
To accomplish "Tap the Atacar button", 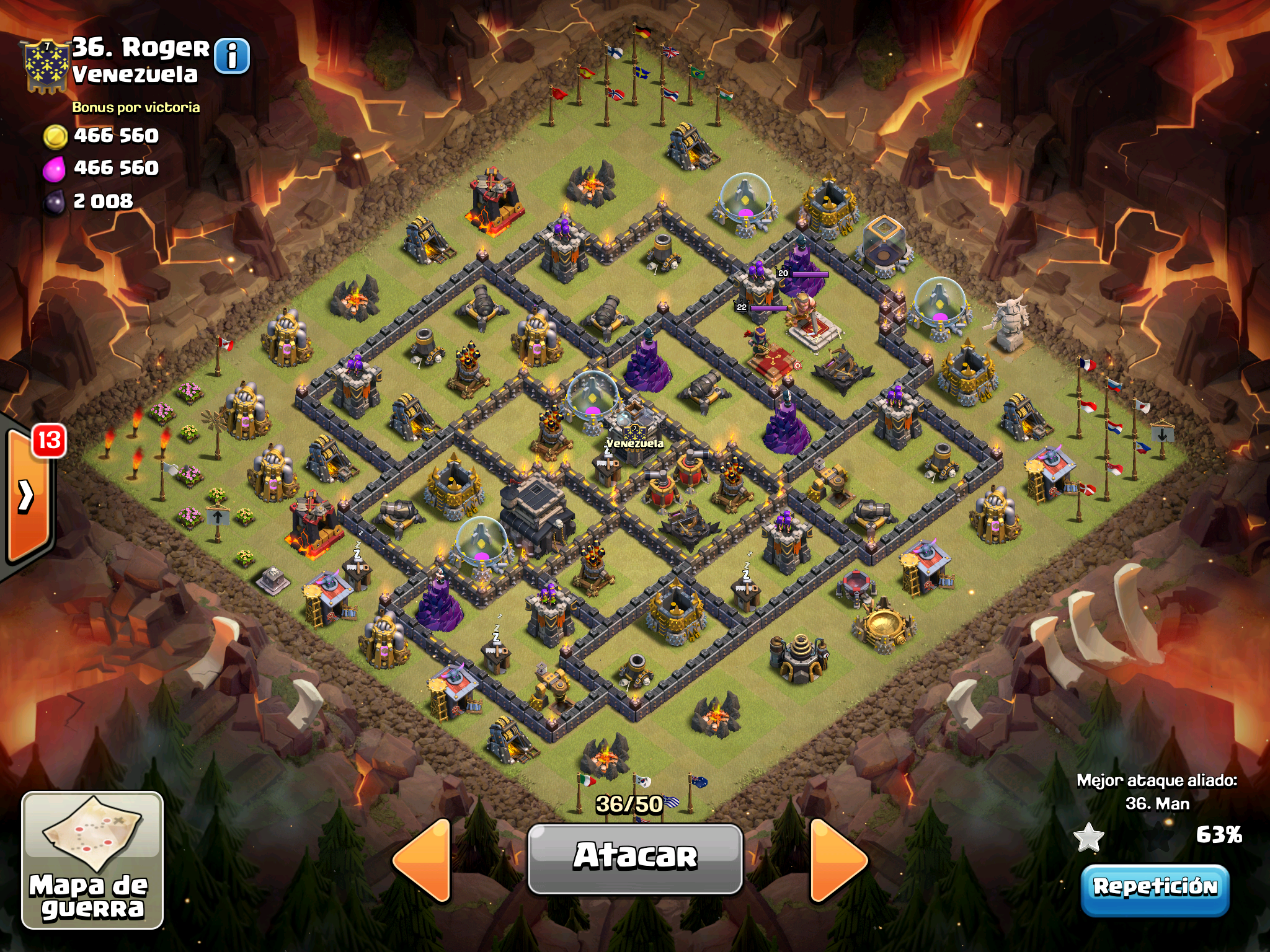I will click(635, 858).
